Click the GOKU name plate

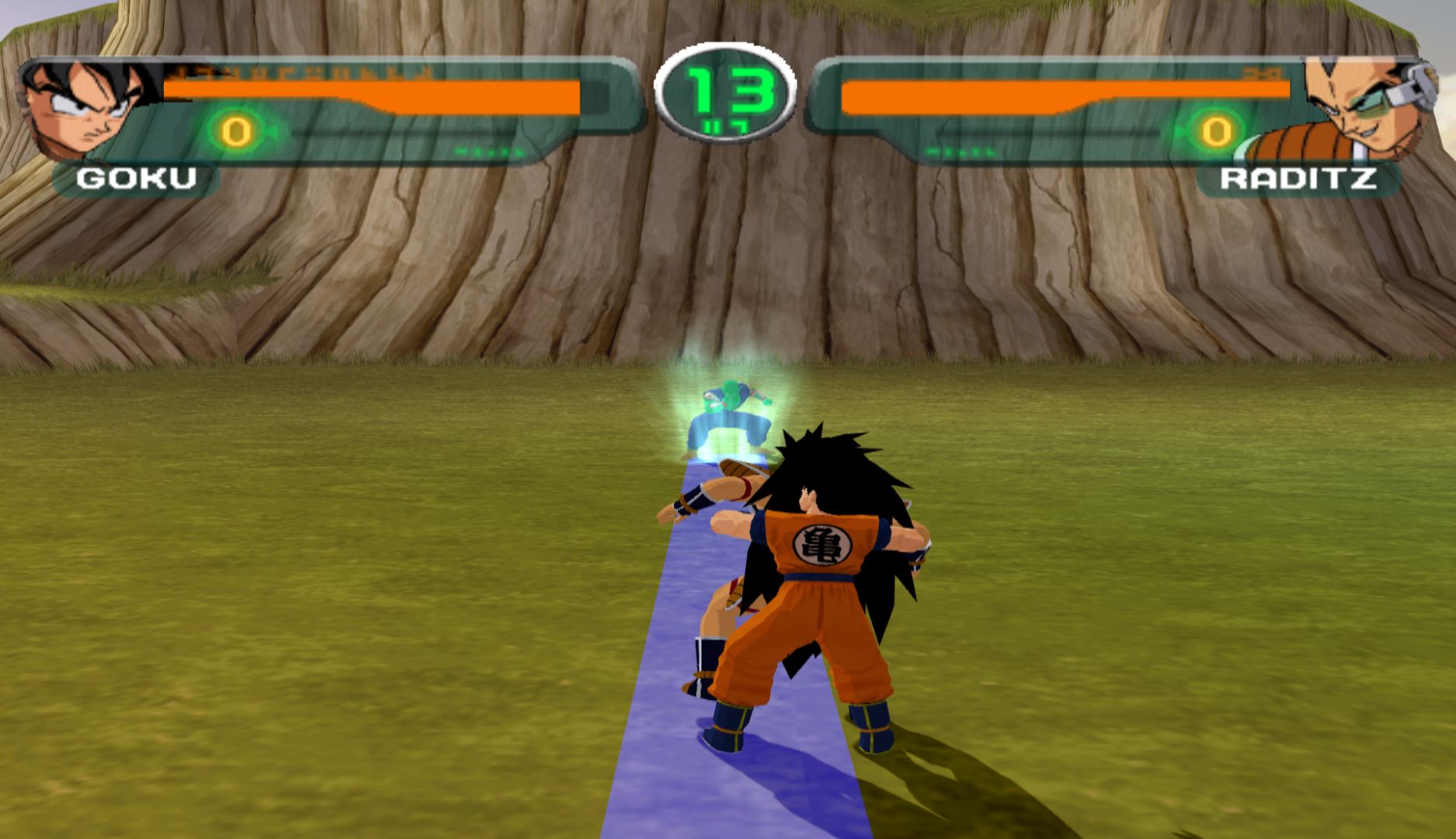[x=137, y=179]
